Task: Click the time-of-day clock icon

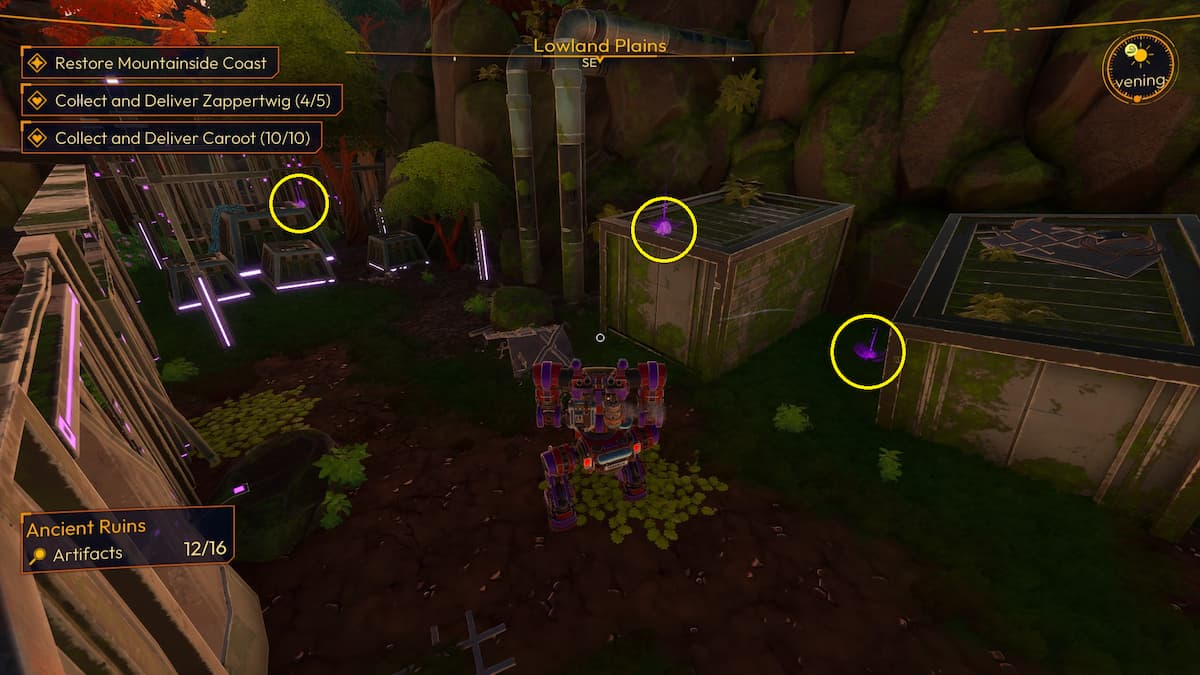Action: coord(1139,68)
